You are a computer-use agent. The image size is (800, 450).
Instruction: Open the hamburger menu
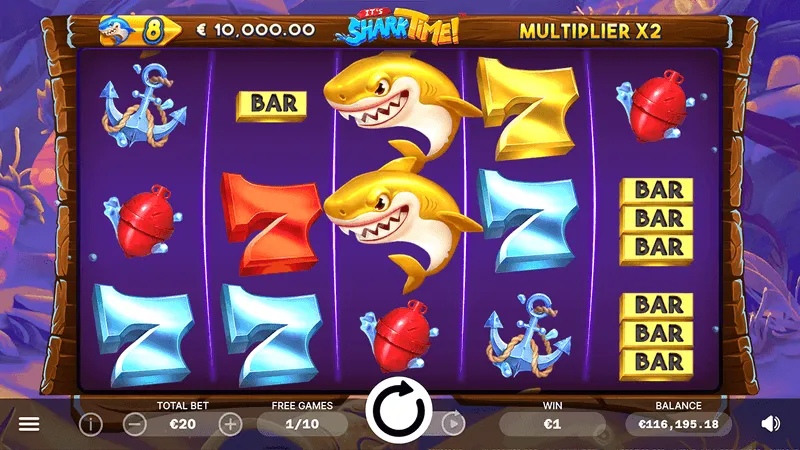pos(29,424)
